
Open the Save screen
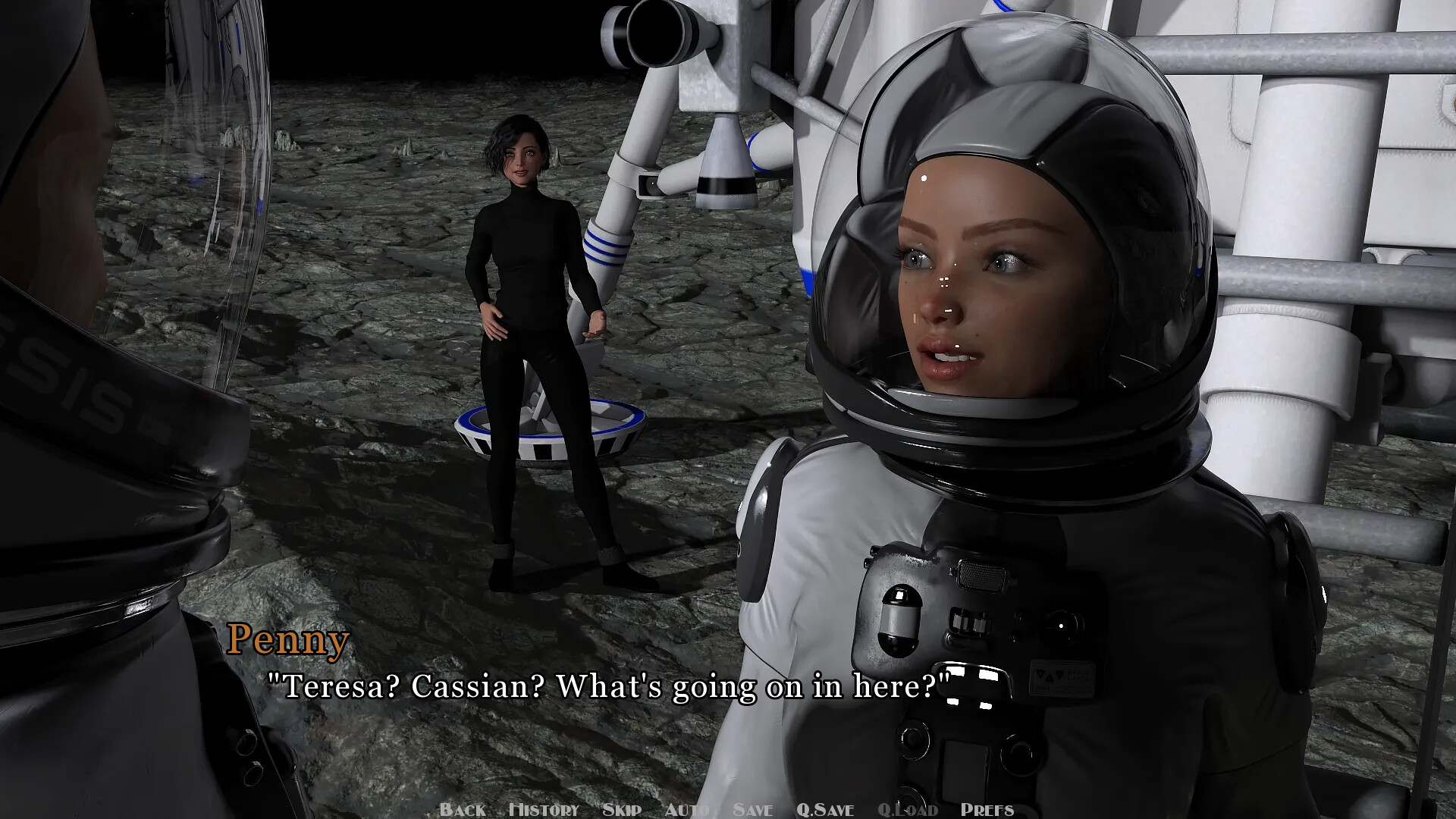(753, 809)
